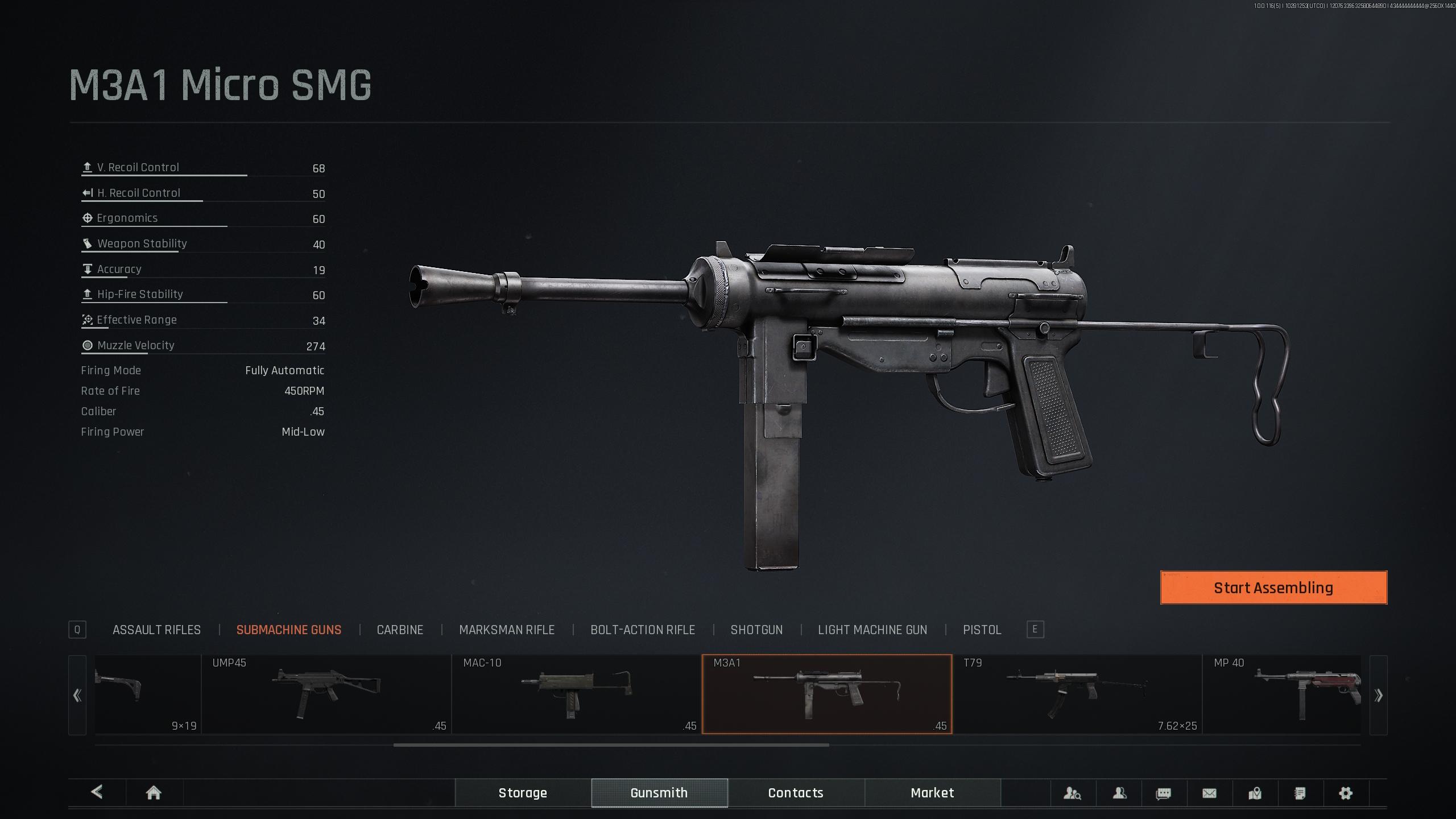Image resolution: width=1456 pixels, height=819 pixels.
Task: Open the map marker icon
Action: pos(1255,793)
